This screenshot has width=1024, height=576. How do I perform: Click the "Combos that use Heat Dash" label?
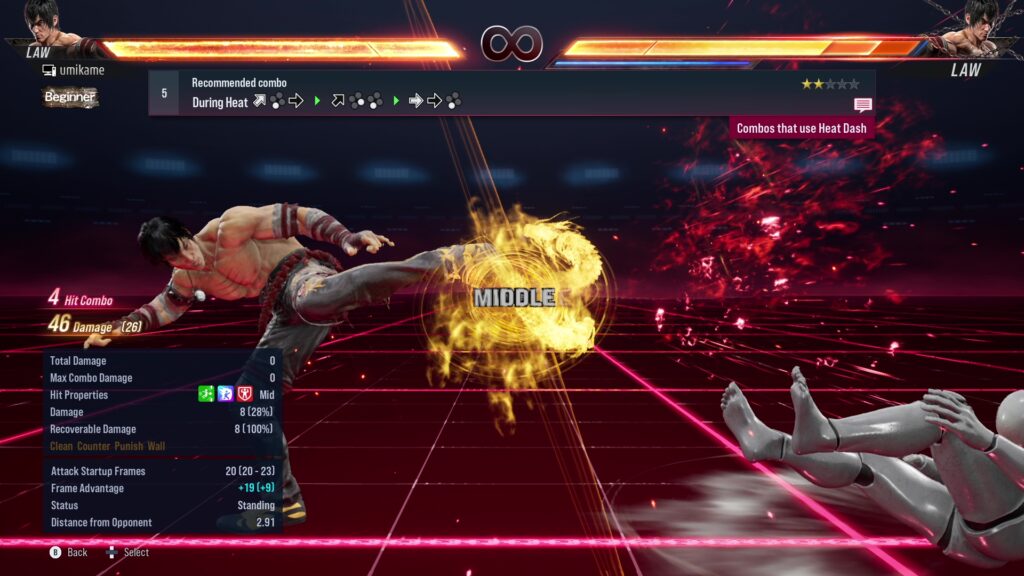click(x=802, y=128)
